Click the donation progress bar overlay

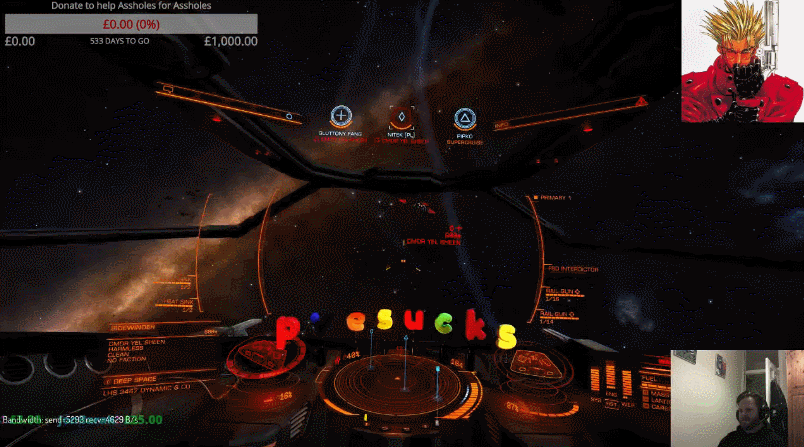click(x=130, y=24)
